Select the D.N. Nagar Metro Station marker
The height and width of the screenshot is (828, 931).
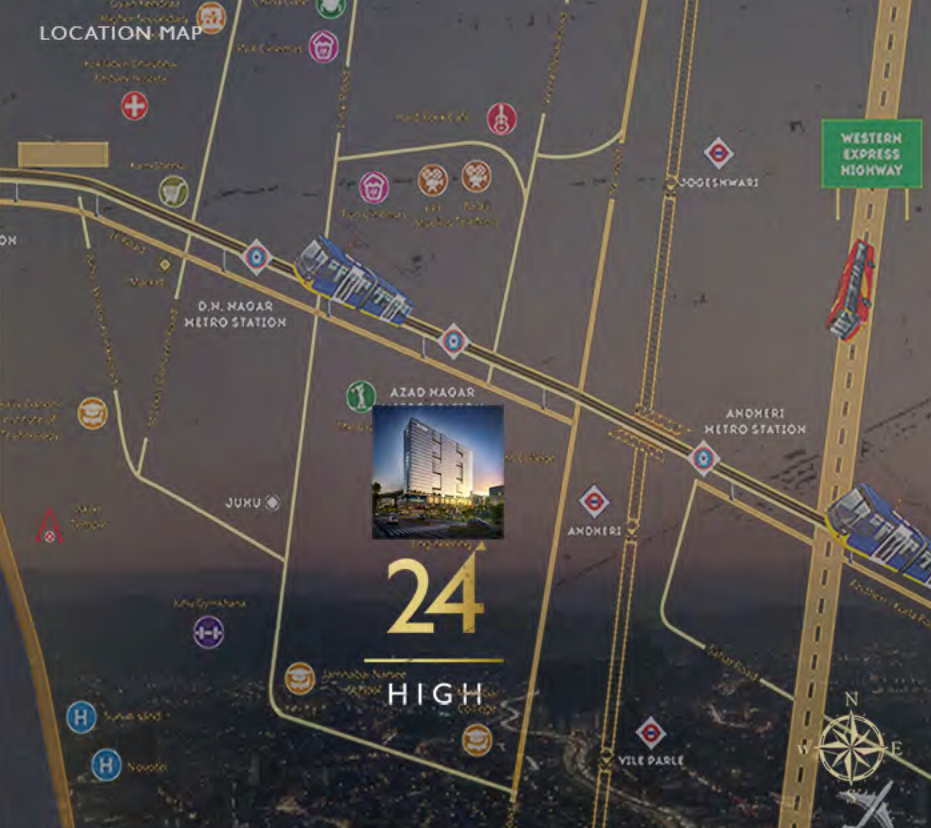[257, 257]
